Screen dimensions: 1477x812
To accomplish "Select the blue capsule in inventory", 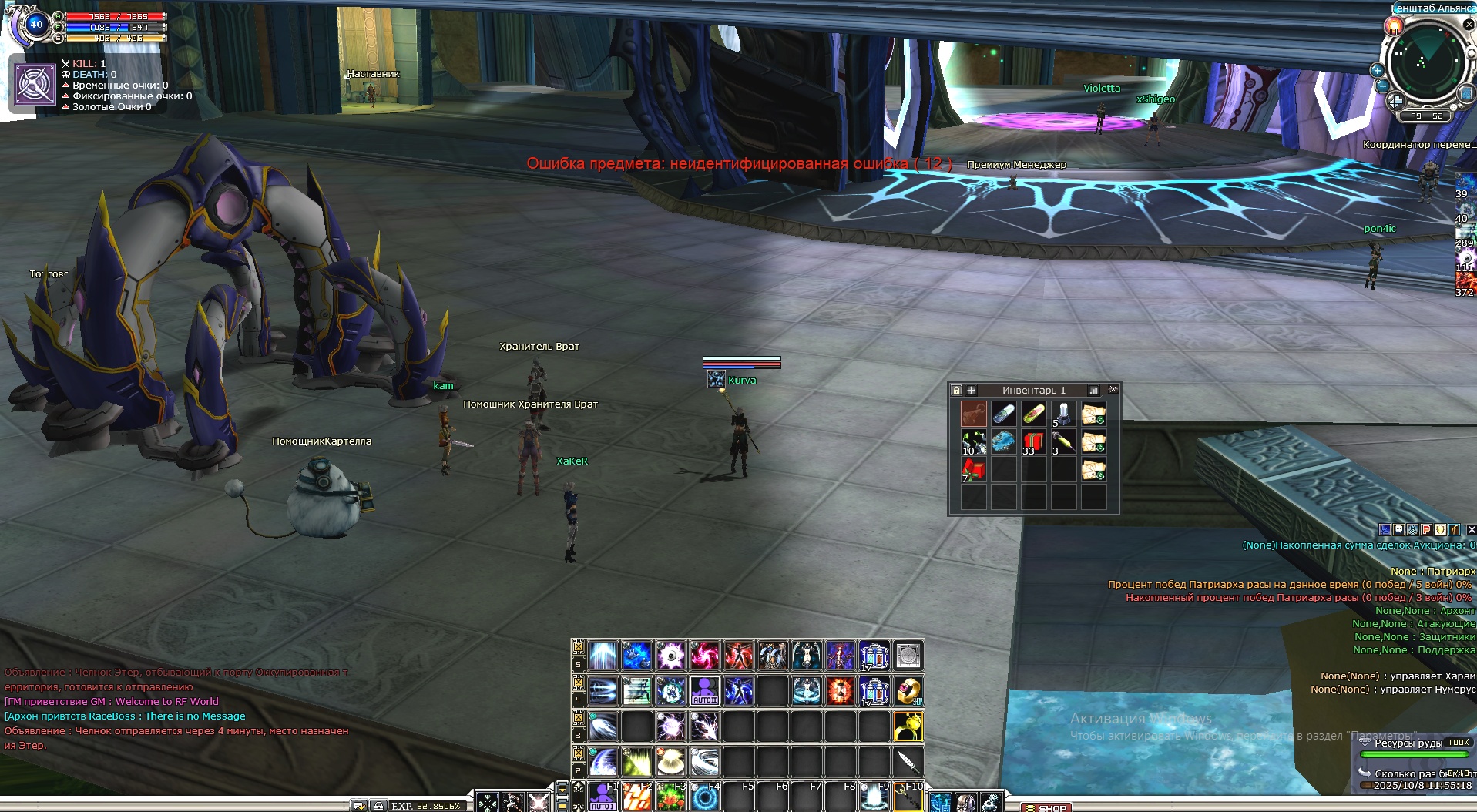I will [x=1003, y=414].
